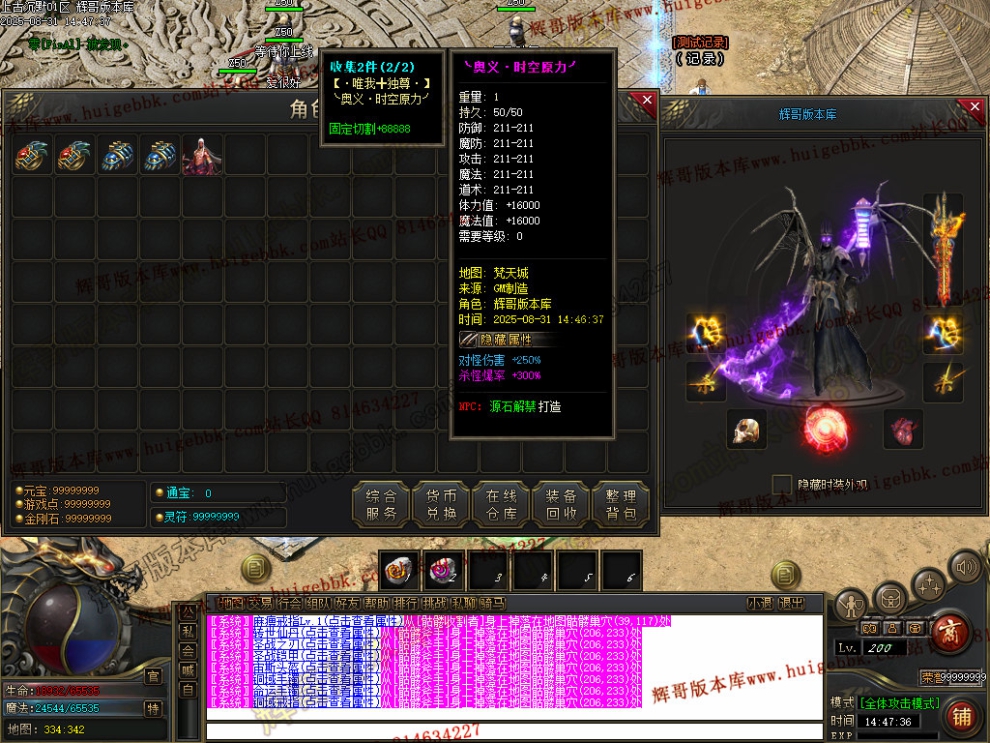Sort the bag with 整理背包

[620, 505]
